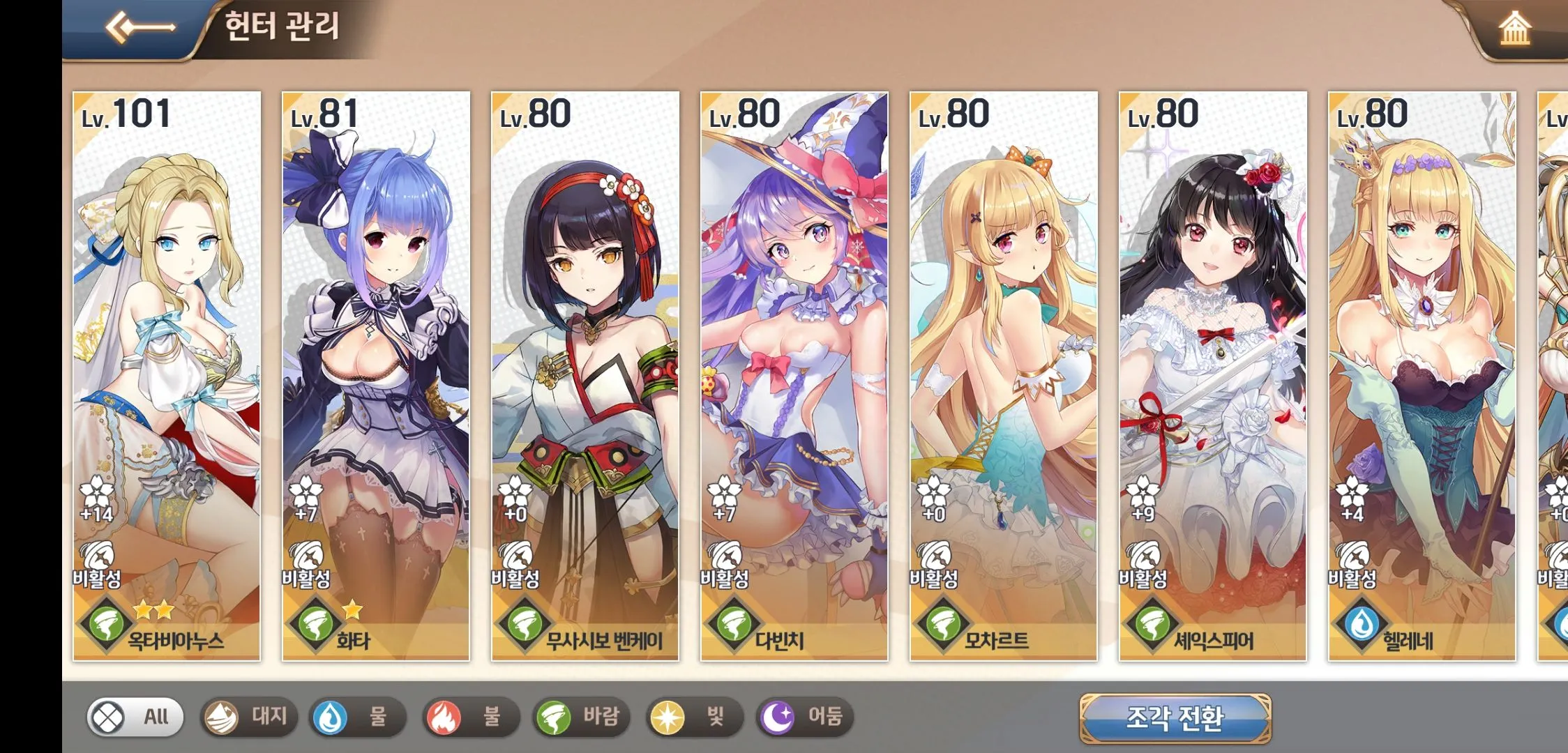Go back using the arrow button
Screen dimensions: 1568x753
[140, 28]
